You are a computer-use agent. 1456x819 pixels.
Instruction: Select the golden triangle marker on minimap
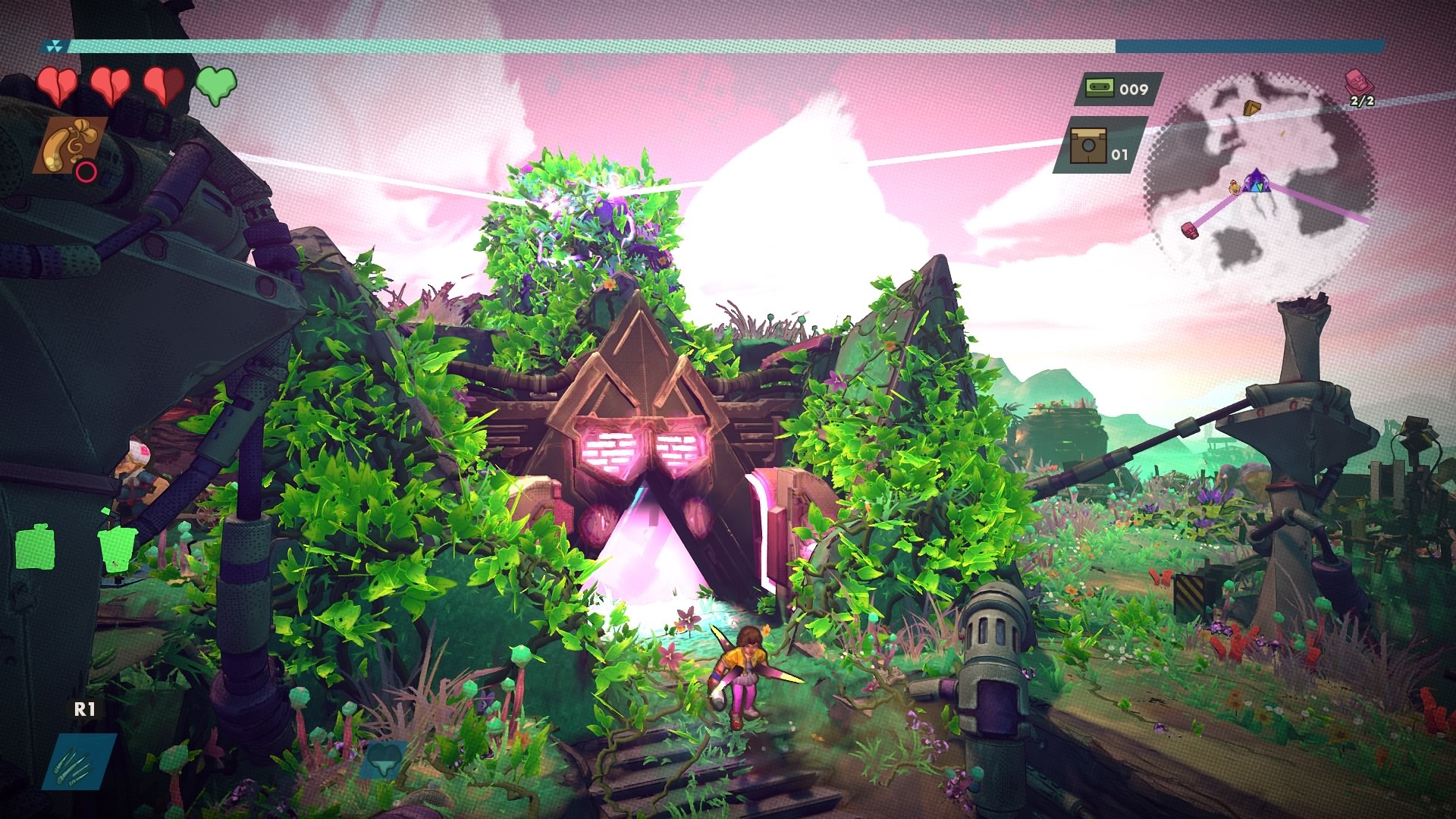pos(1252,108)
